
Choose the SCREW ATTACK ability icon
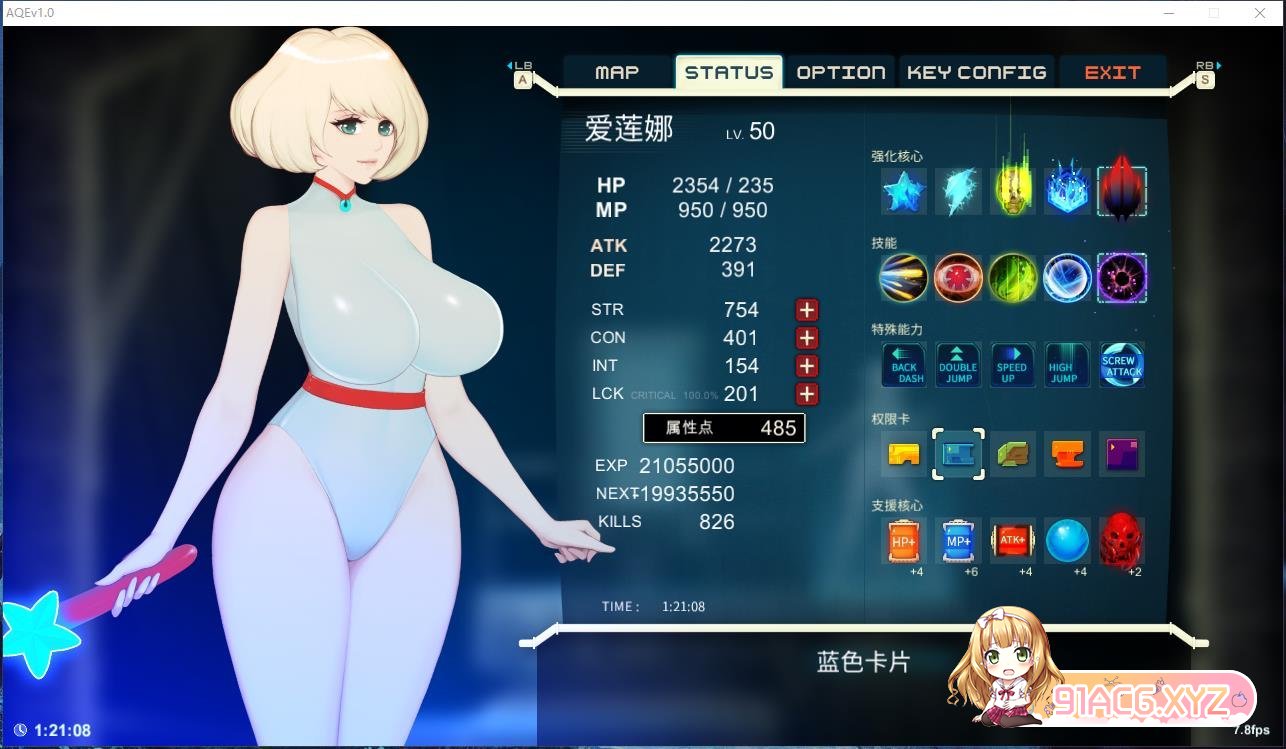point(1121,366)
